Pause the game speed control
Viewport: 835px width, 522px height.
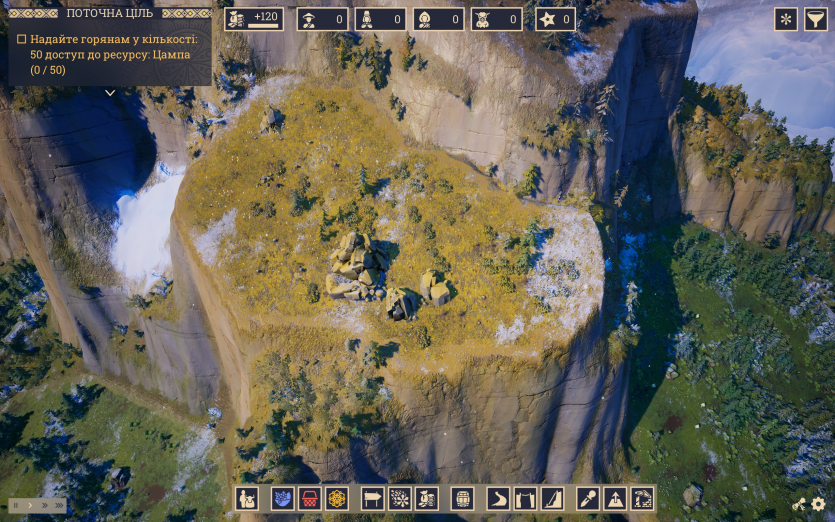pyautogui.click(x=16, y=506)
